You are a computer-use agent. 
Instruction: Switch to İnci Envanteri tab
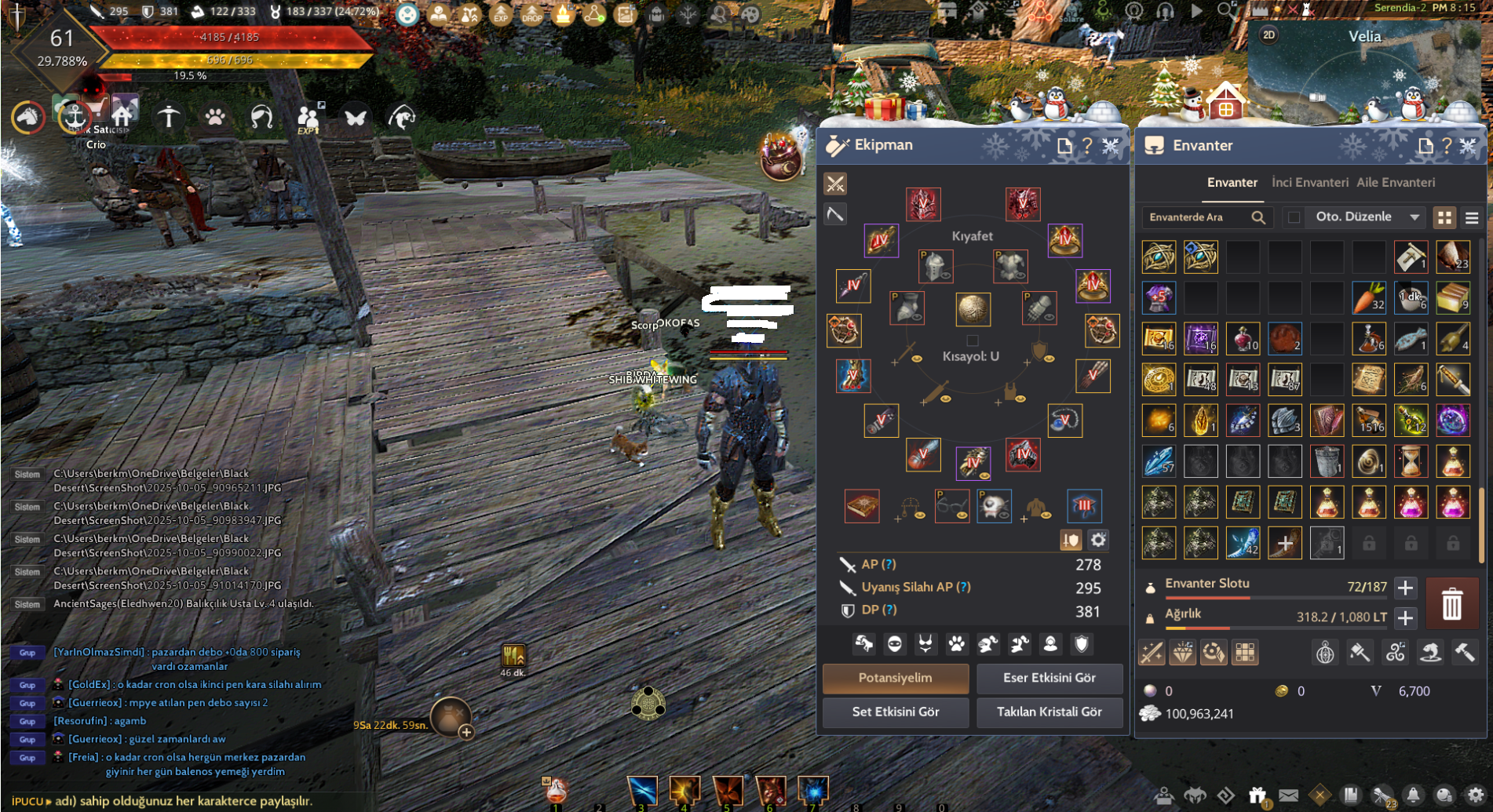tap(1309, 182)
